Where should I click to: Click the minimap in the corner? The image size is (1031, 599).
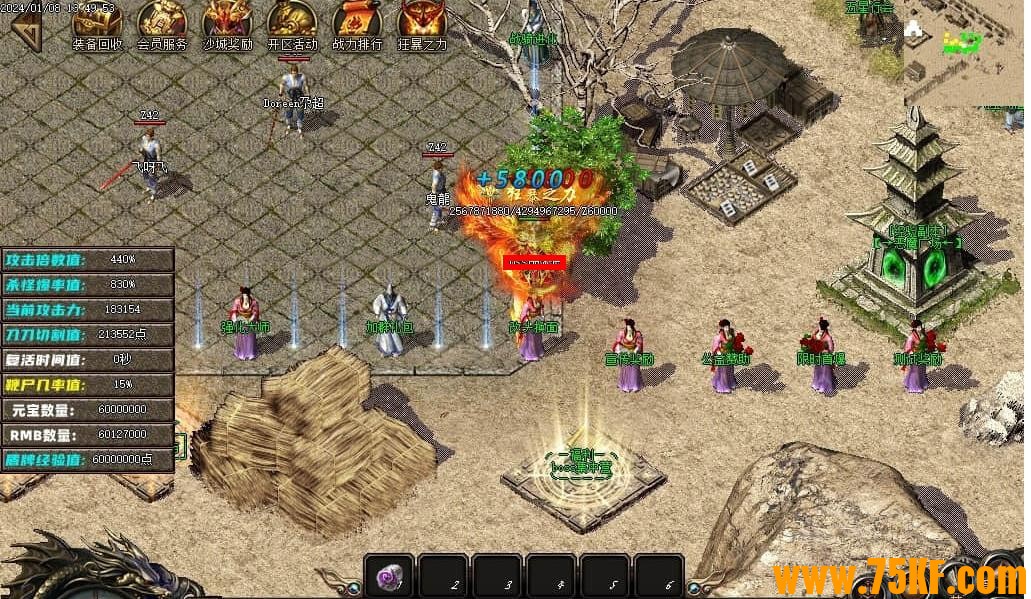click(964, 52)
